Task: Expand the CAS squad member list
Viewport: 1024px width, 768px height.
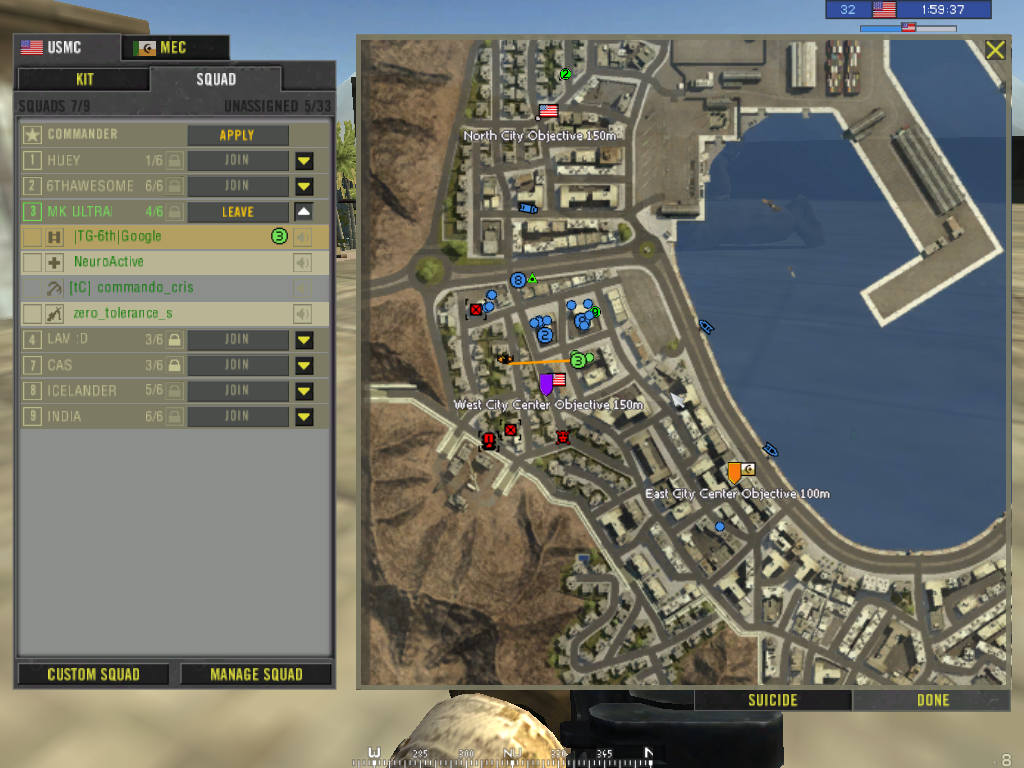Action: [304, 365]
